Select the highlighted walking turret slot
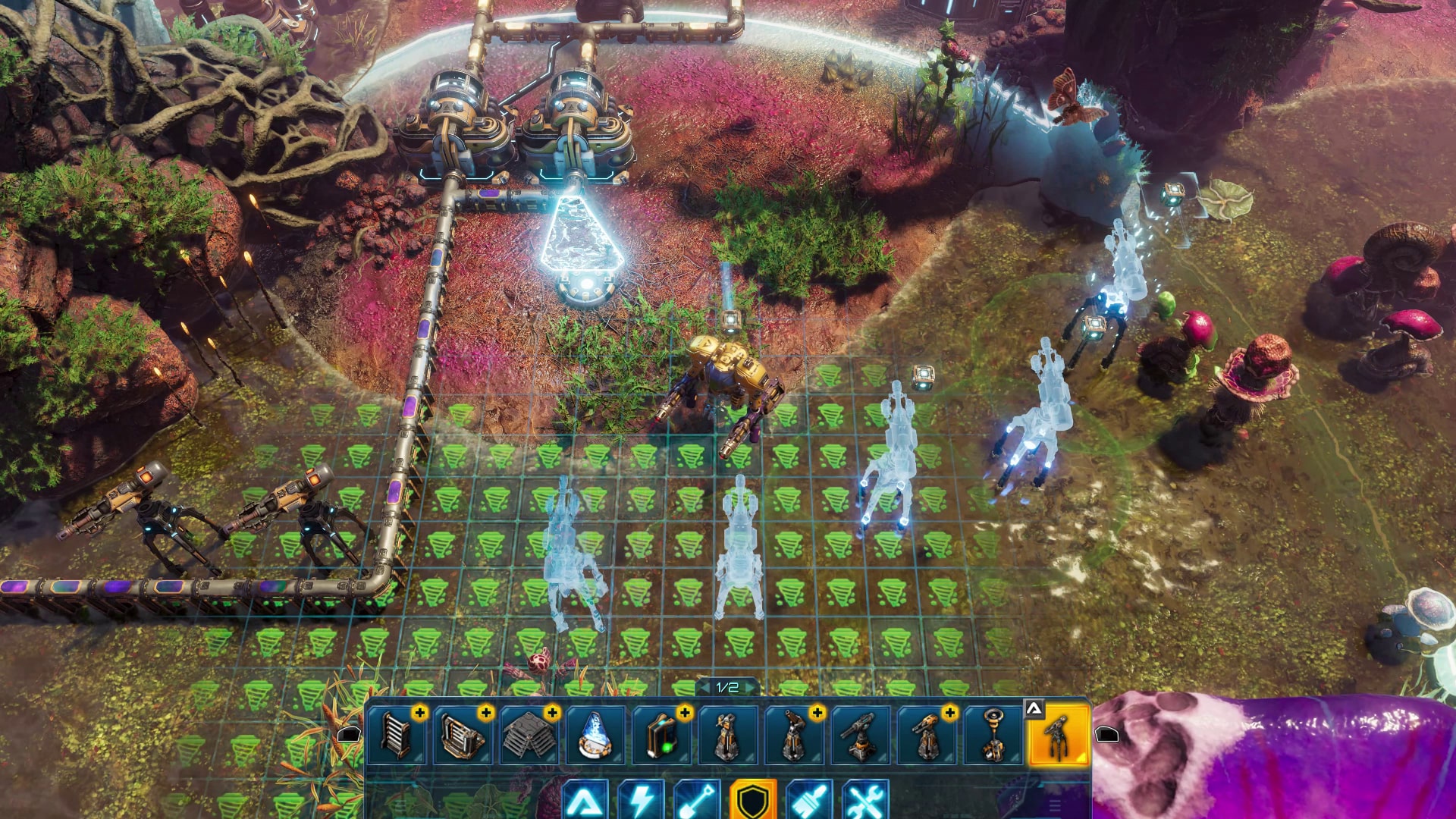1456x819 pixels. coord(1058,734)
